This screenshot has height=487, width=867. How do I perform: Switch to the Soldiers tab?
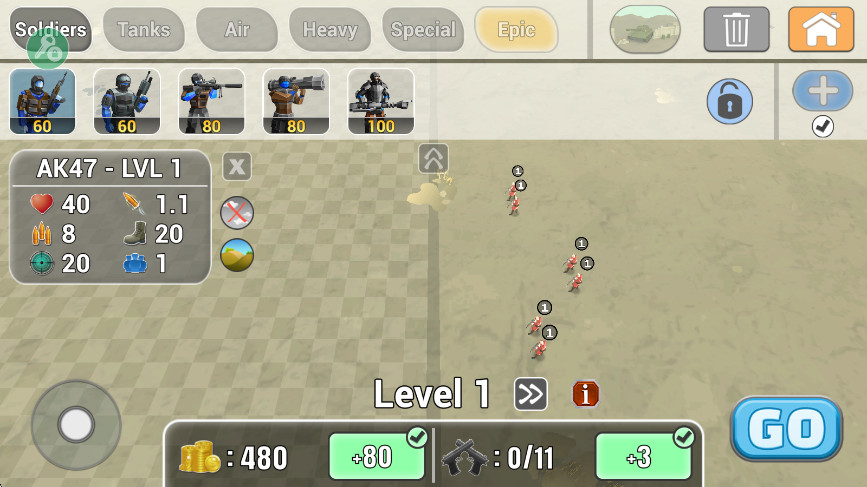point(50,30)
